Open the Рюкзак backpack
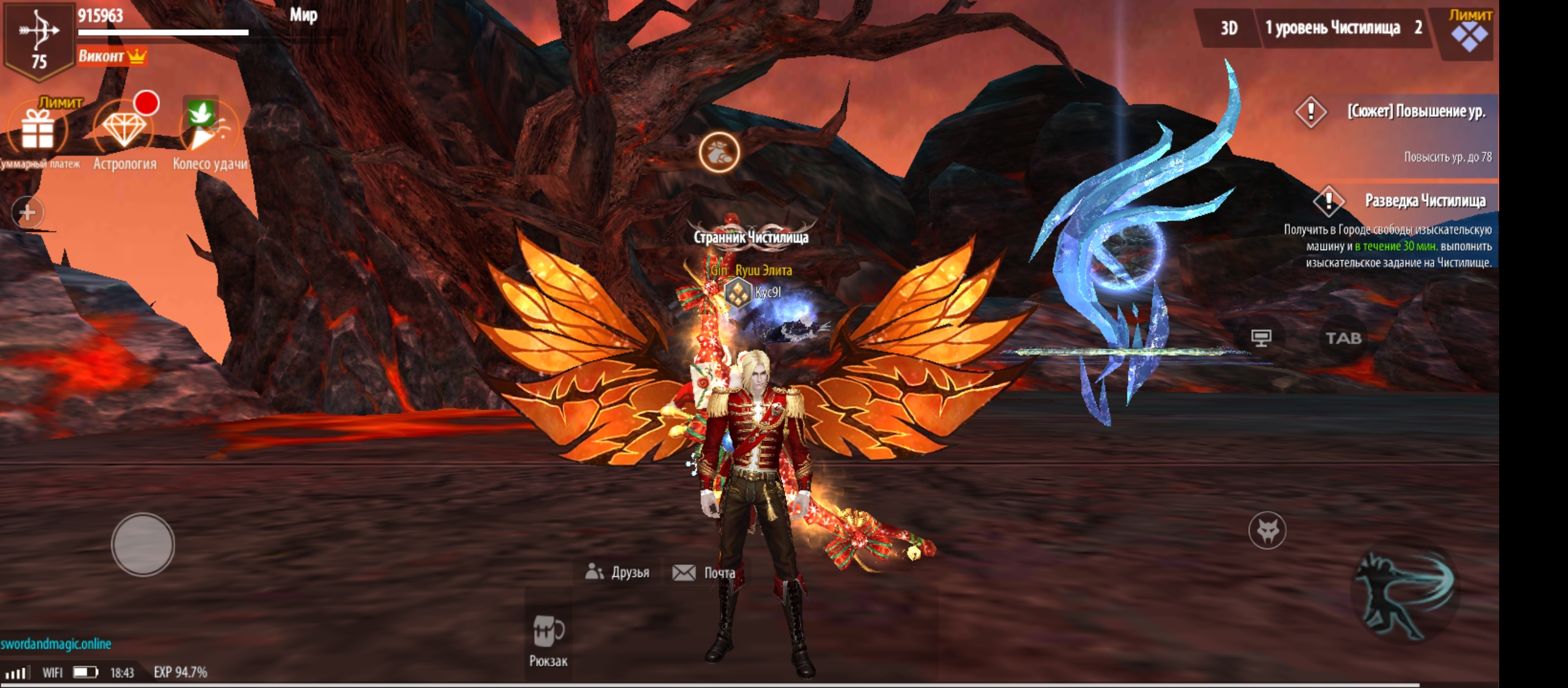Image resolution: width=1568 pixels, height=688 pixels. coord(548,638)
